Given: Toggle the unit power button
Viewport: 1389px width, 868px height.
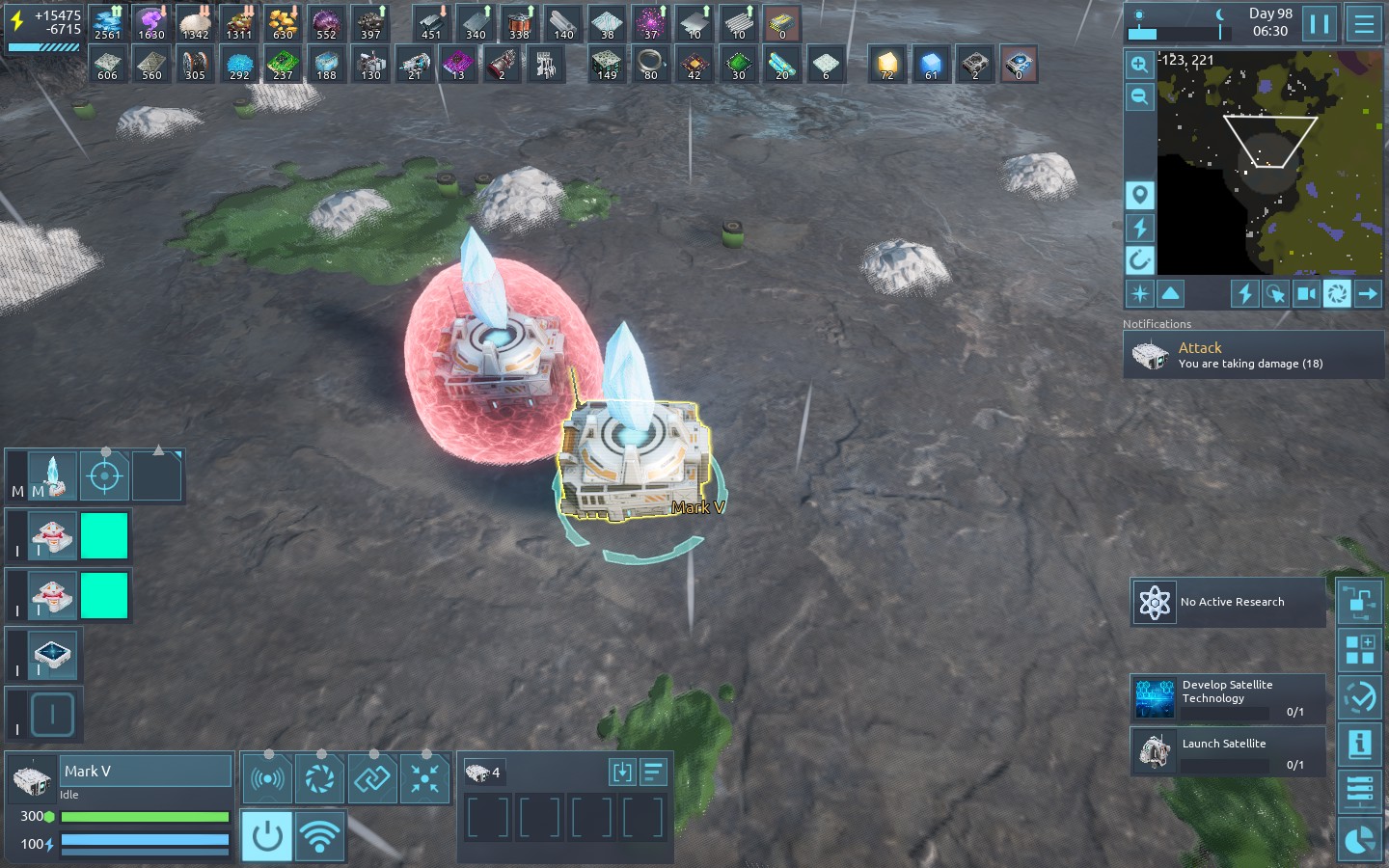Looking at the screenshot, I should pos(267,836).
